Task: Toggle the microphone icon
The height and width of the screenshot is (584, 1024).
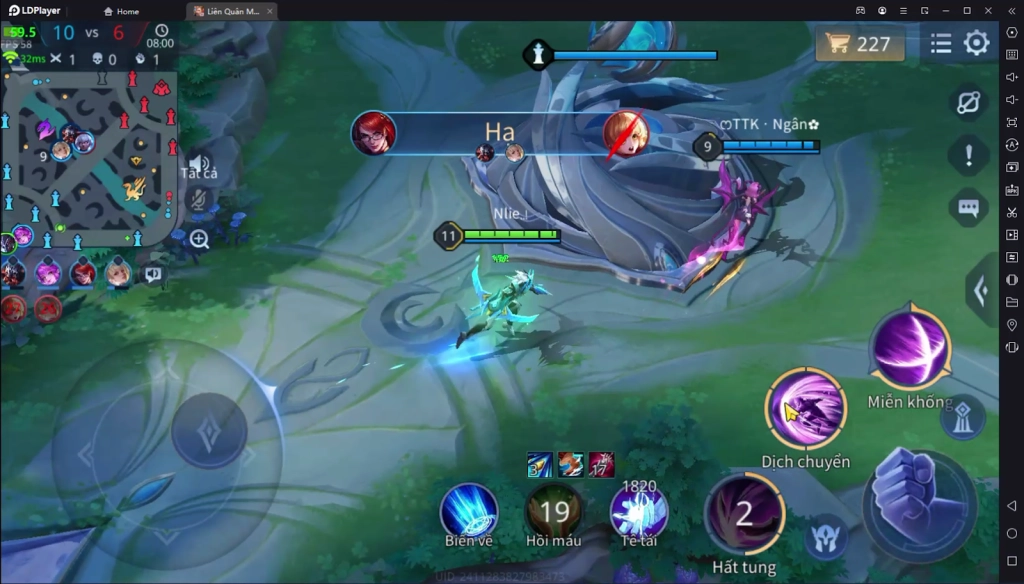Action: click(198, 200)
